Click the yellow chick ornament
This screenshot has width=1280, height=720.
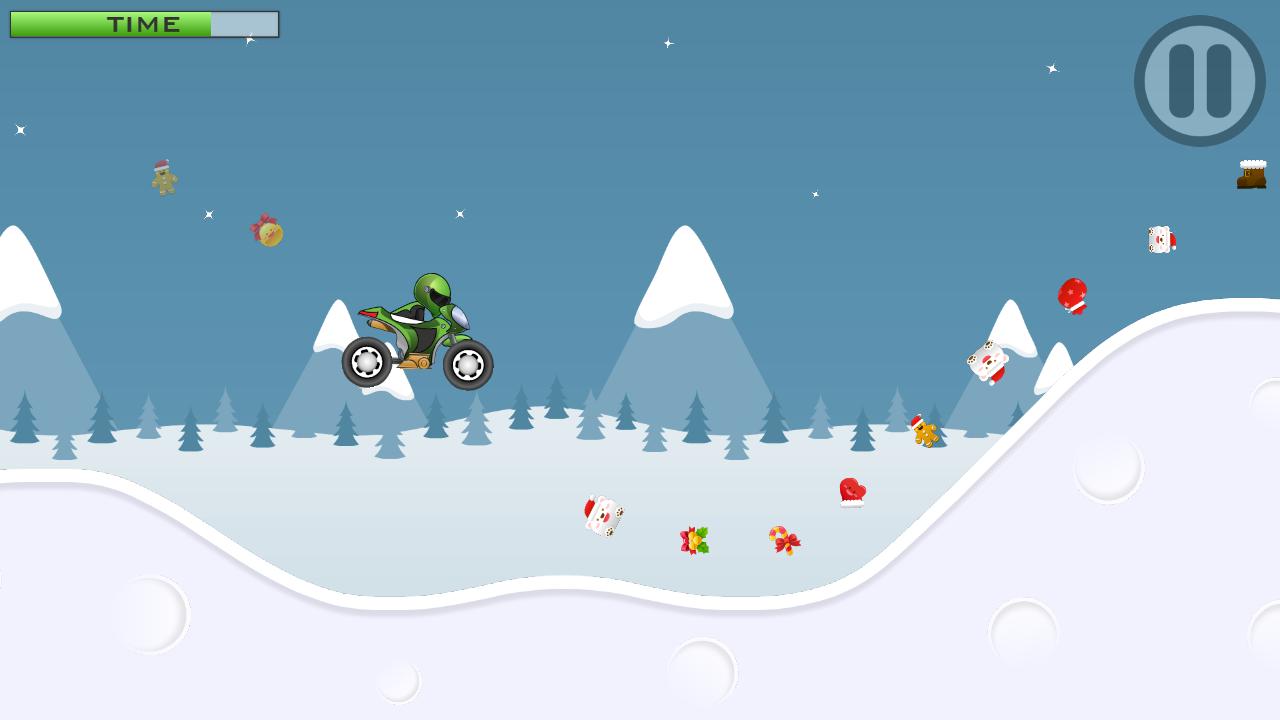(268, 232)
